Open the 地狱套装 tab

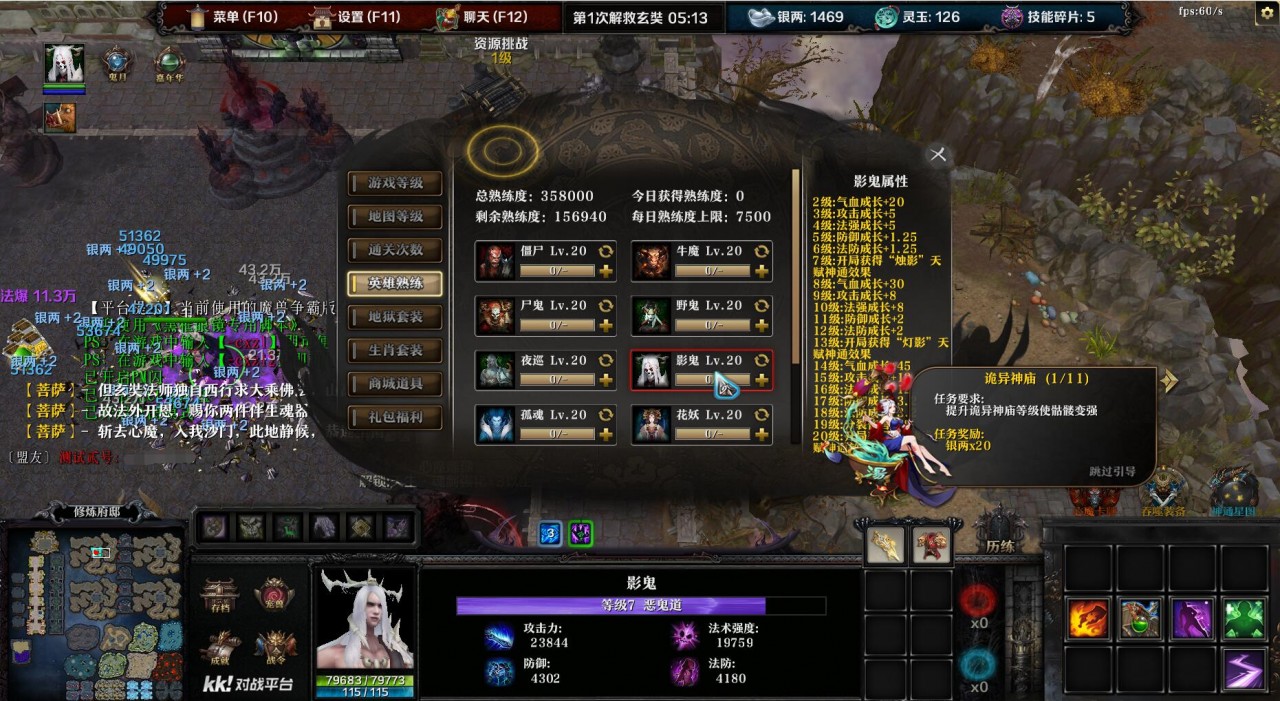(395, 317)
